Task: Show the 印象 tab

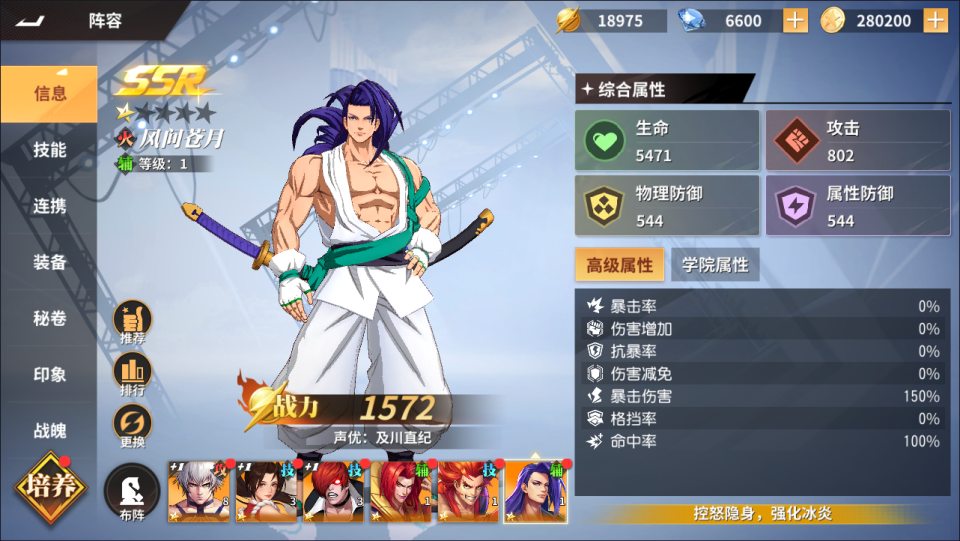Action: pyautogui.click(x=49, y=375)
